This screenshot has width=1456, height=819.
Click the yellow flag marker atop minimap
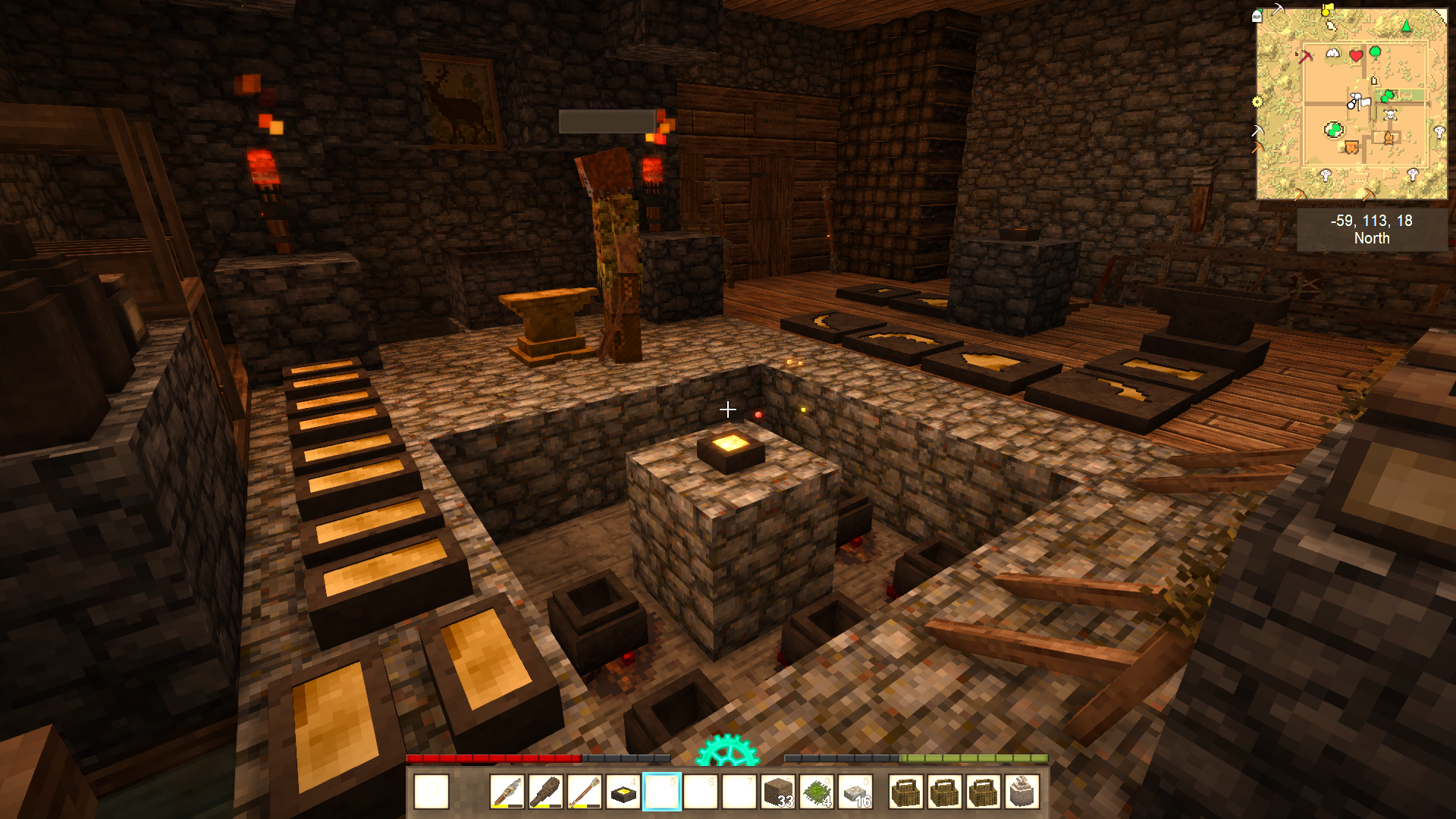click(x=1327, y=10)
